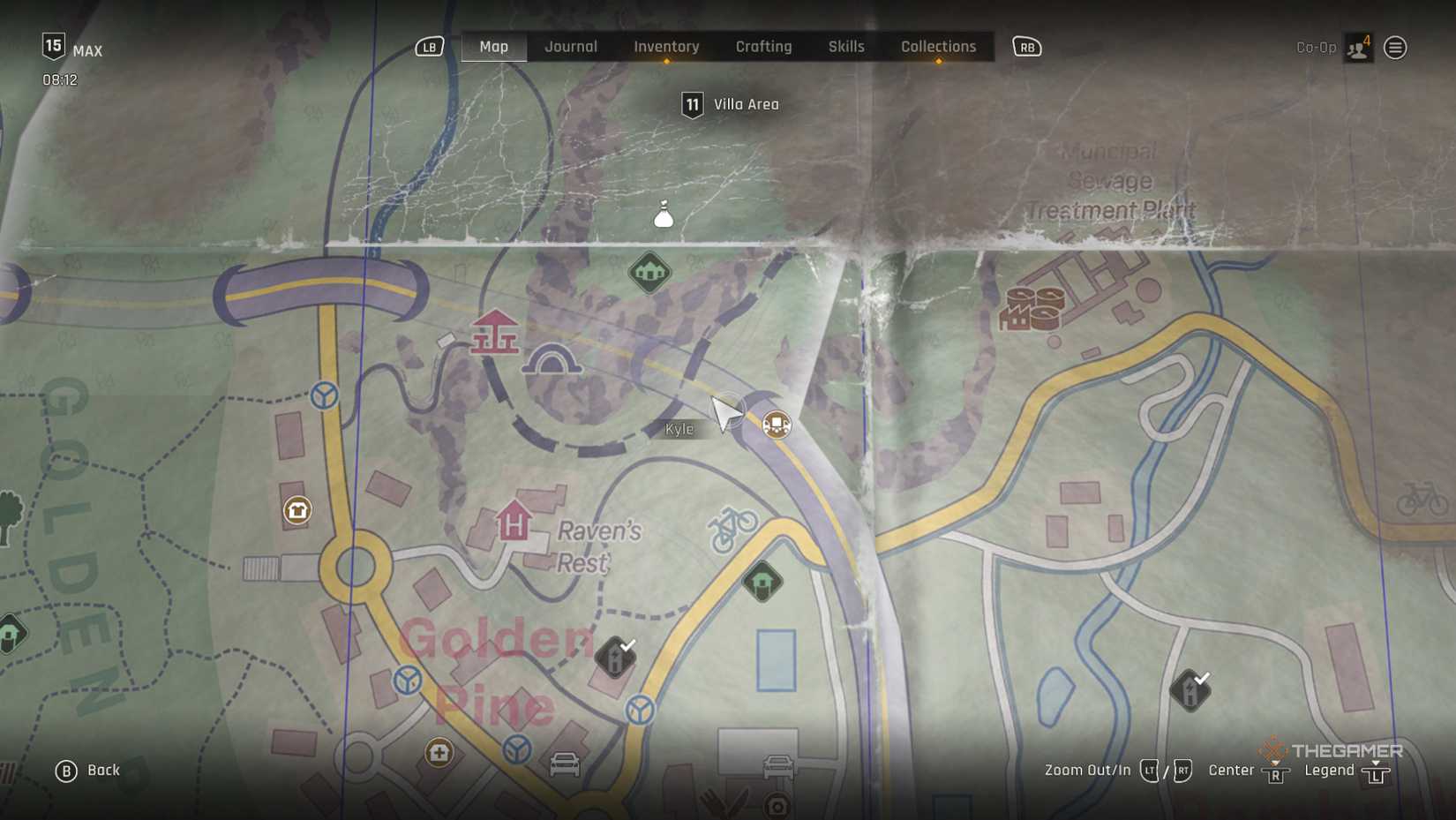The width and height of the screenshot is (1456, 820).
Task: Choose the loot bag marker at top
Action: [x=664, y=214]
